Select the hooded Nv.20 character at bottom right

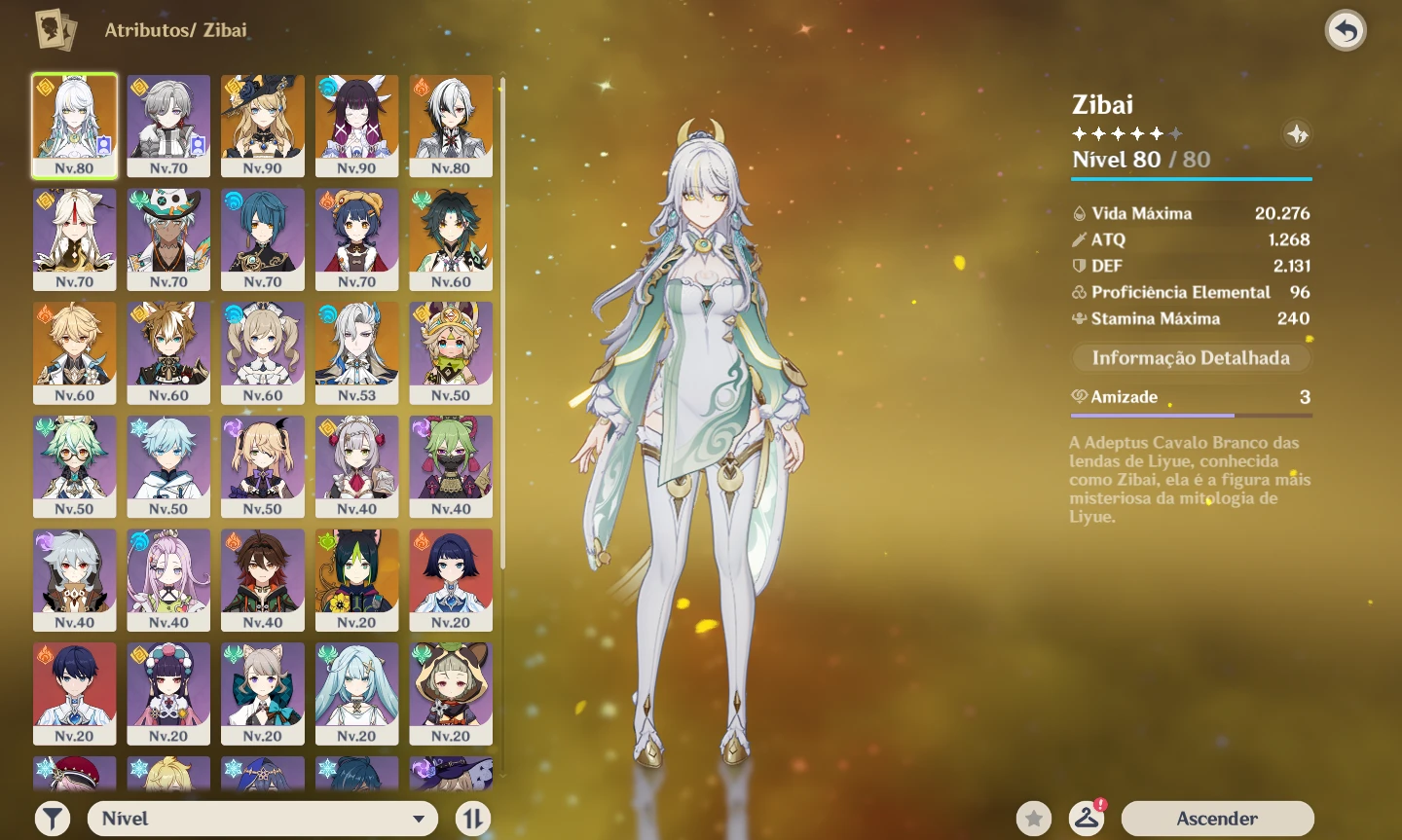pos(451,693)
